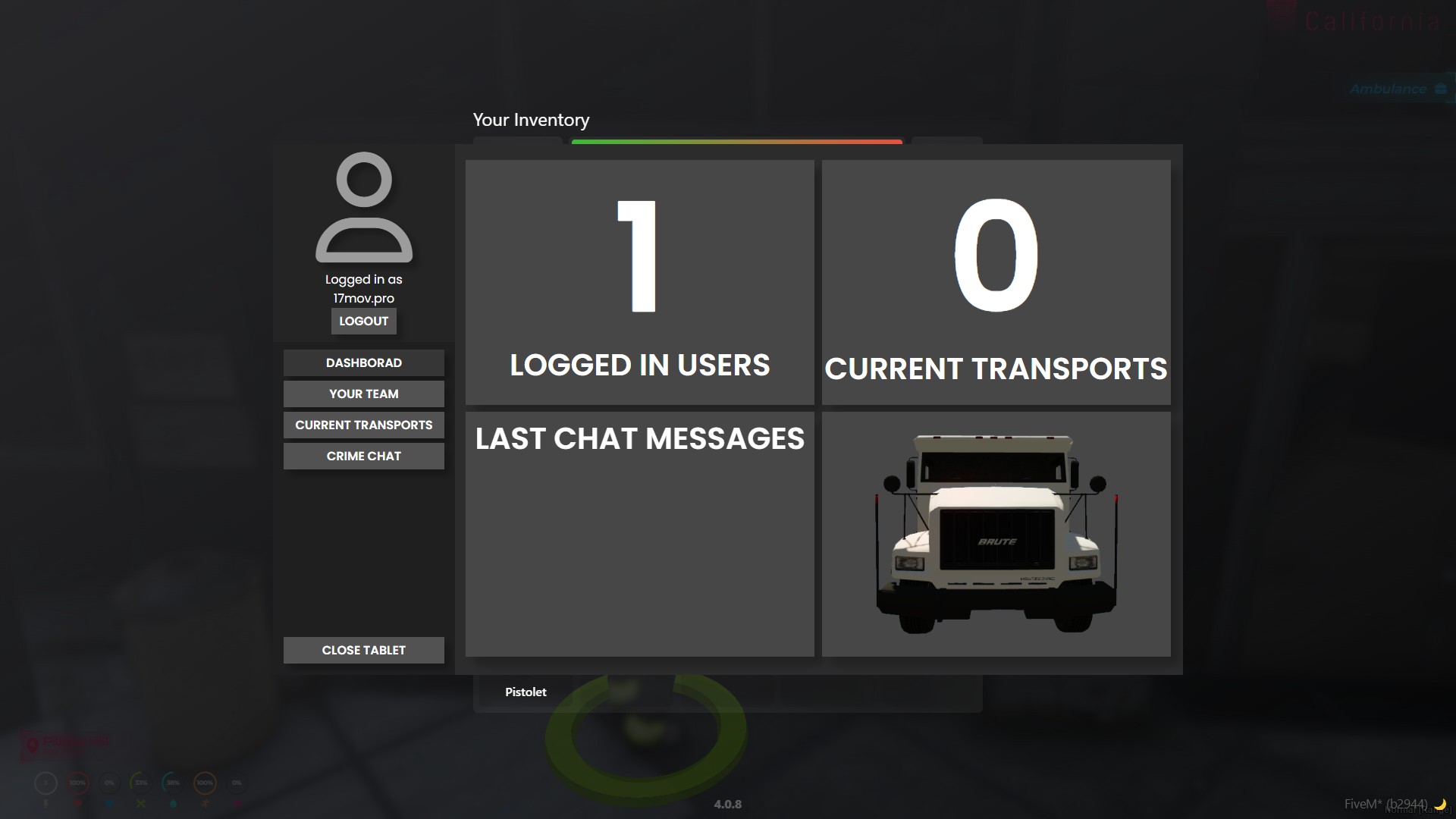
Task: Open the Current Transports counter tile
Action: [x=996, y=282]
